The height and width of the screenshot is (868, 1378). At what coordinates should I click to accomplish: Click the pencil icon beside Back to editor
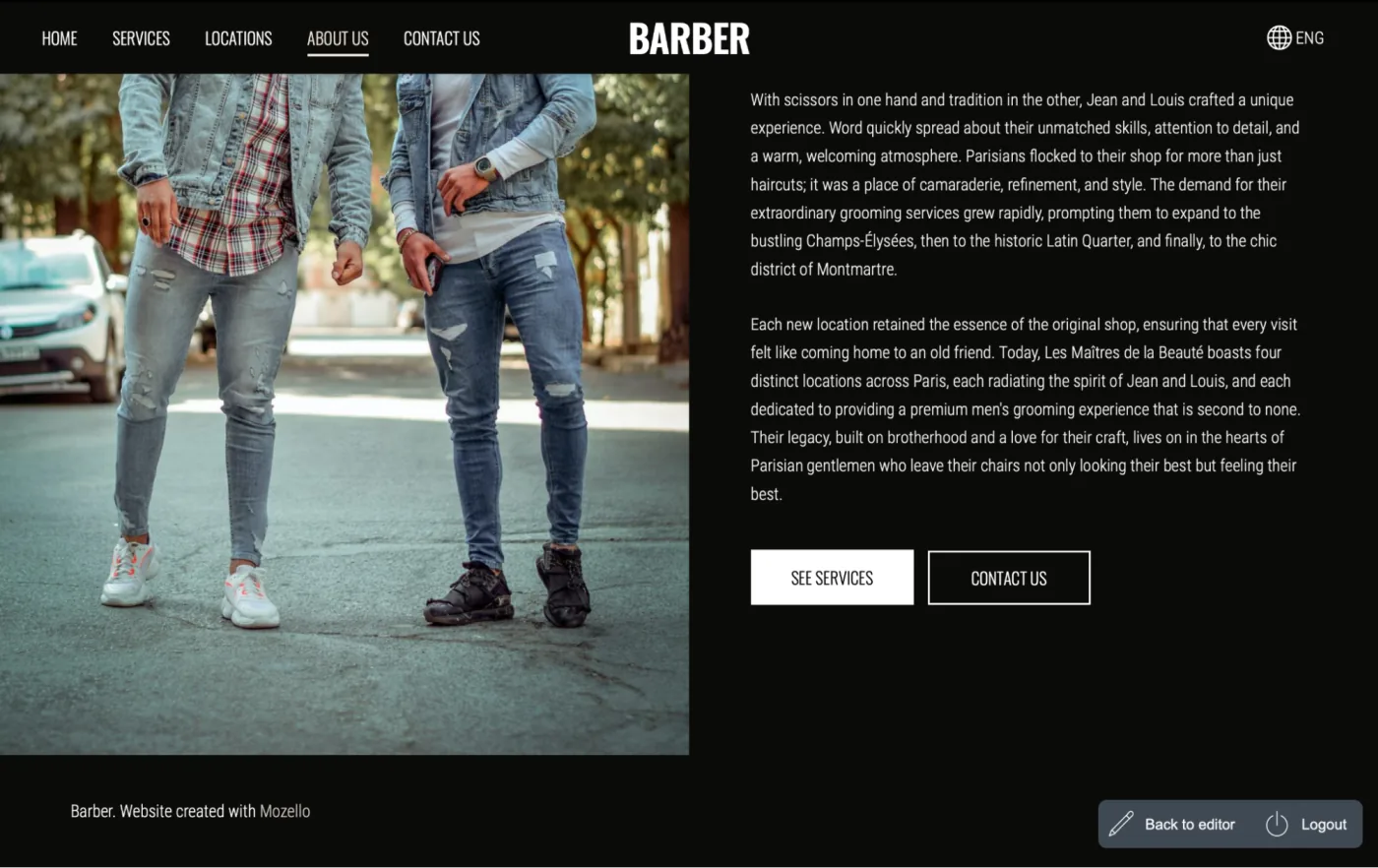[1121, 824]
